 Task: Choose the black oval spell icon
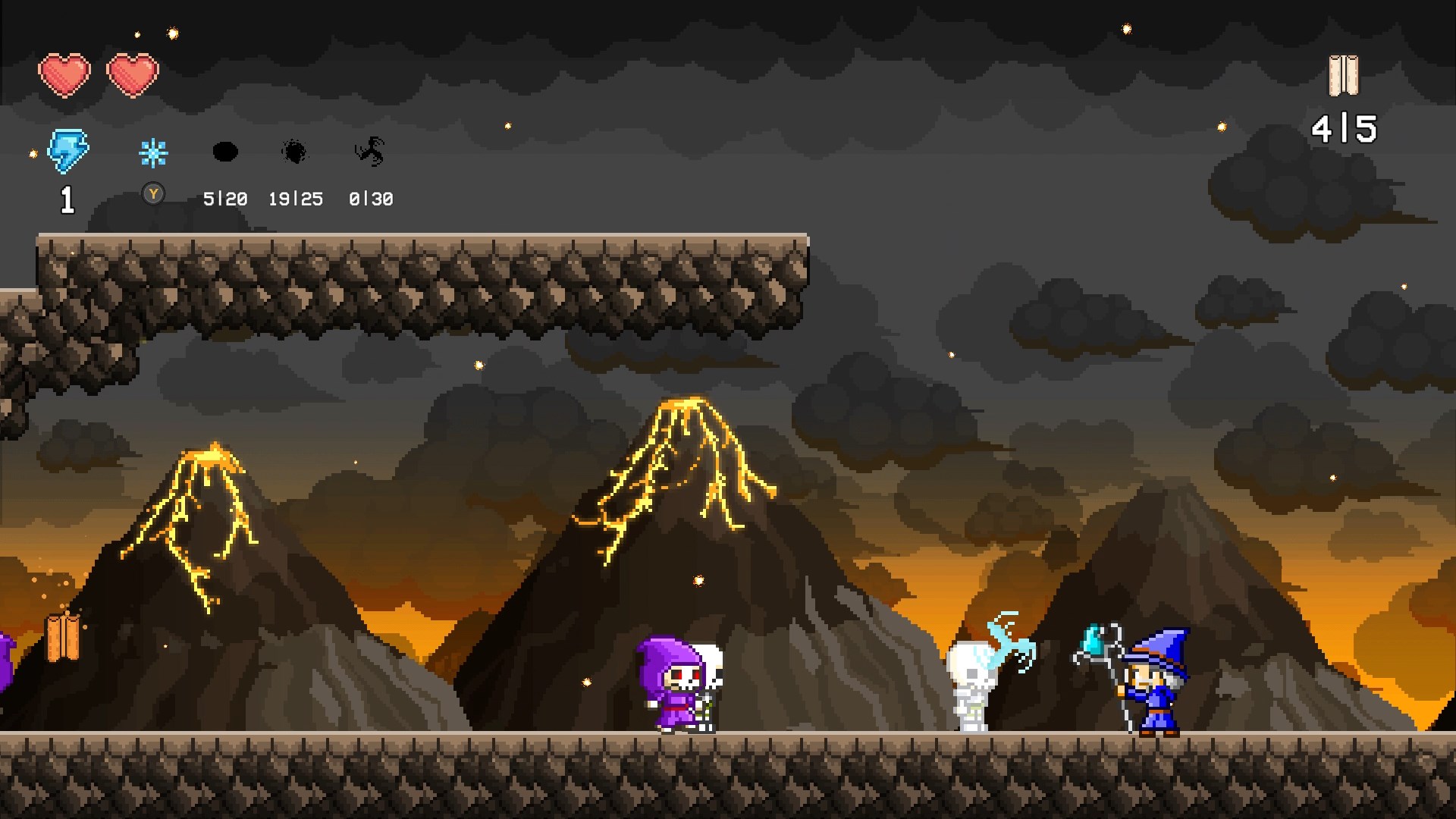(x=224, y=152)
